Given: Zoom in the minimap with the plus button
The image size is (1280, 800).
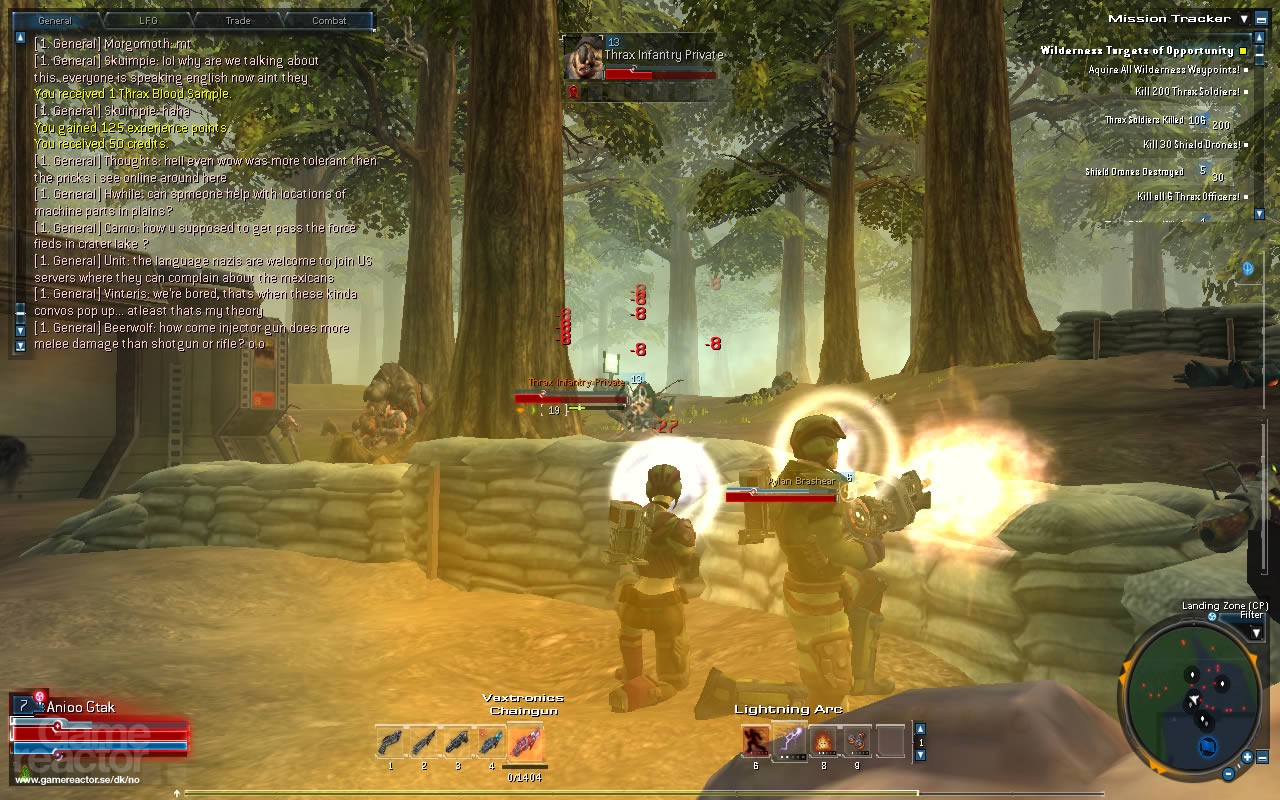Looking at the screenshot, I should point(1250,756).
